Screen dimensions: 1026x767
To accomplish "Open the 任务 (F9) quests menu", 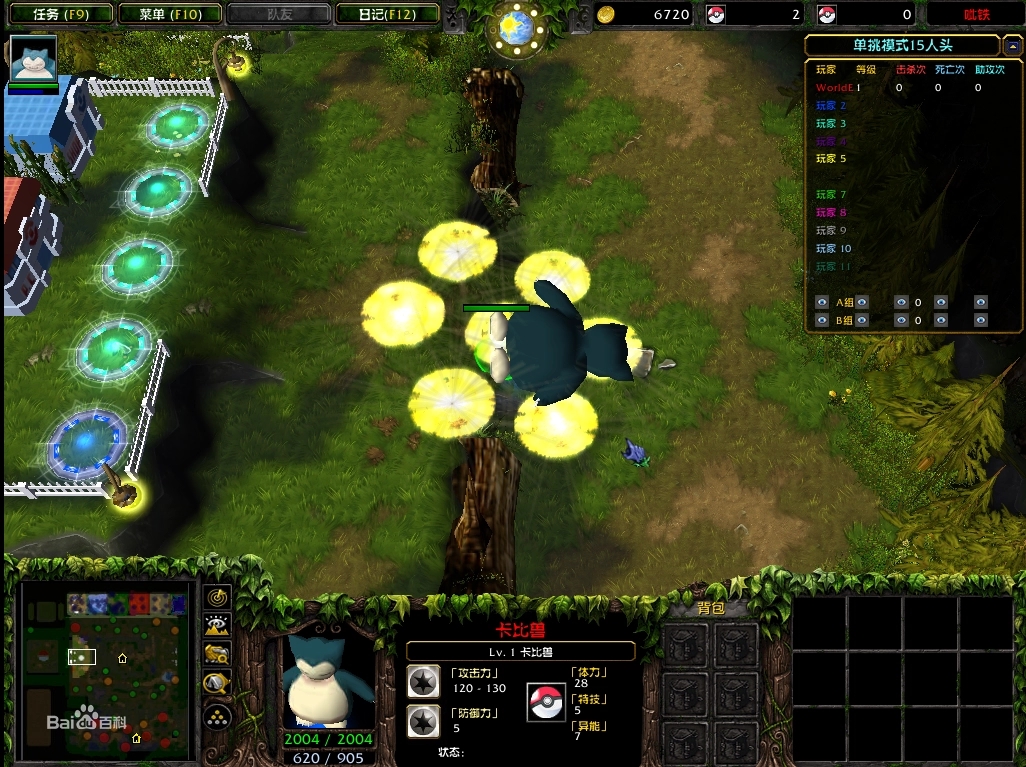I will tap(58, 14).
